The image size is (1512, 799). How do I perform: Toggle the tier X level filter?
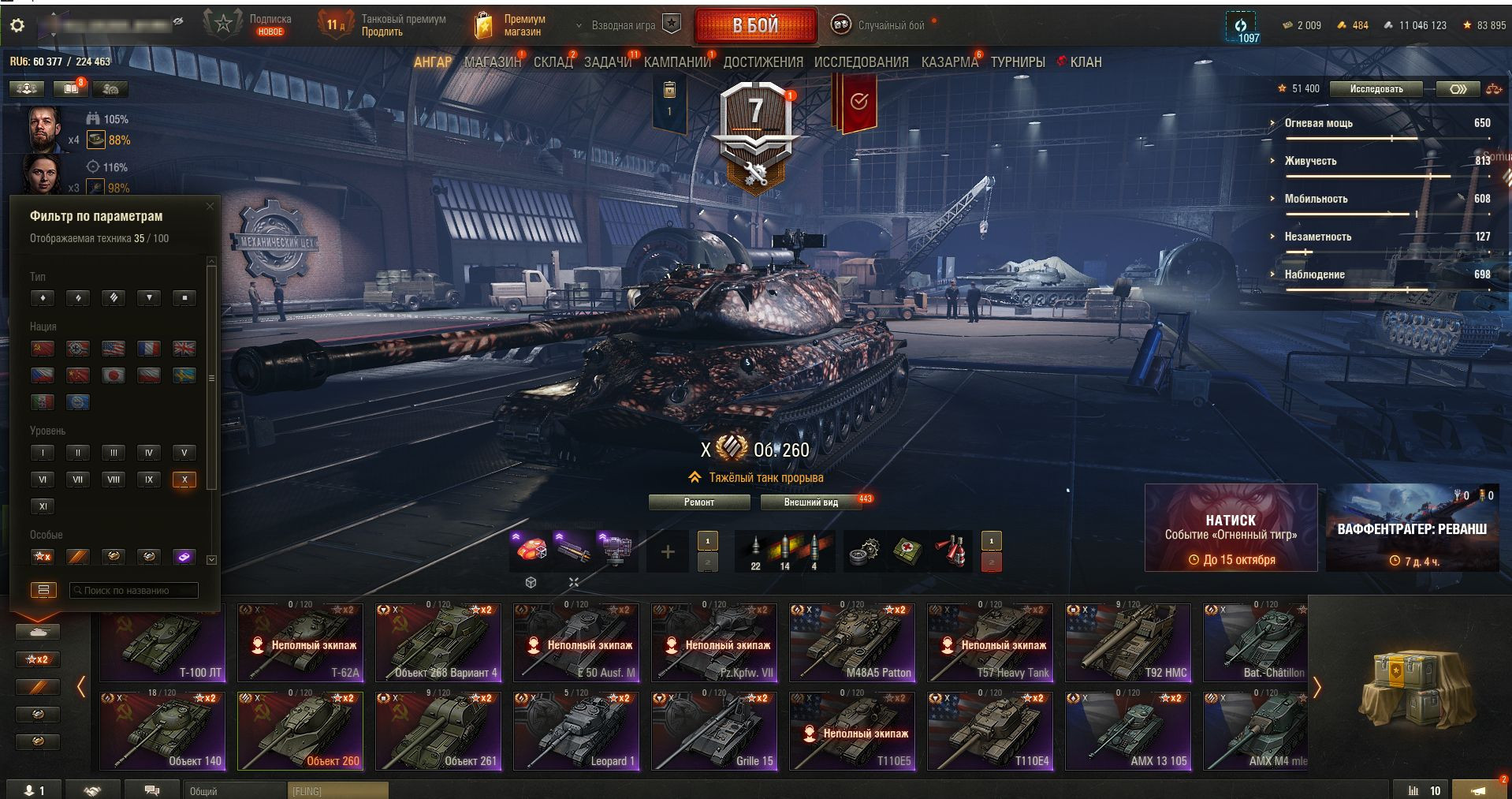[184, 480]
